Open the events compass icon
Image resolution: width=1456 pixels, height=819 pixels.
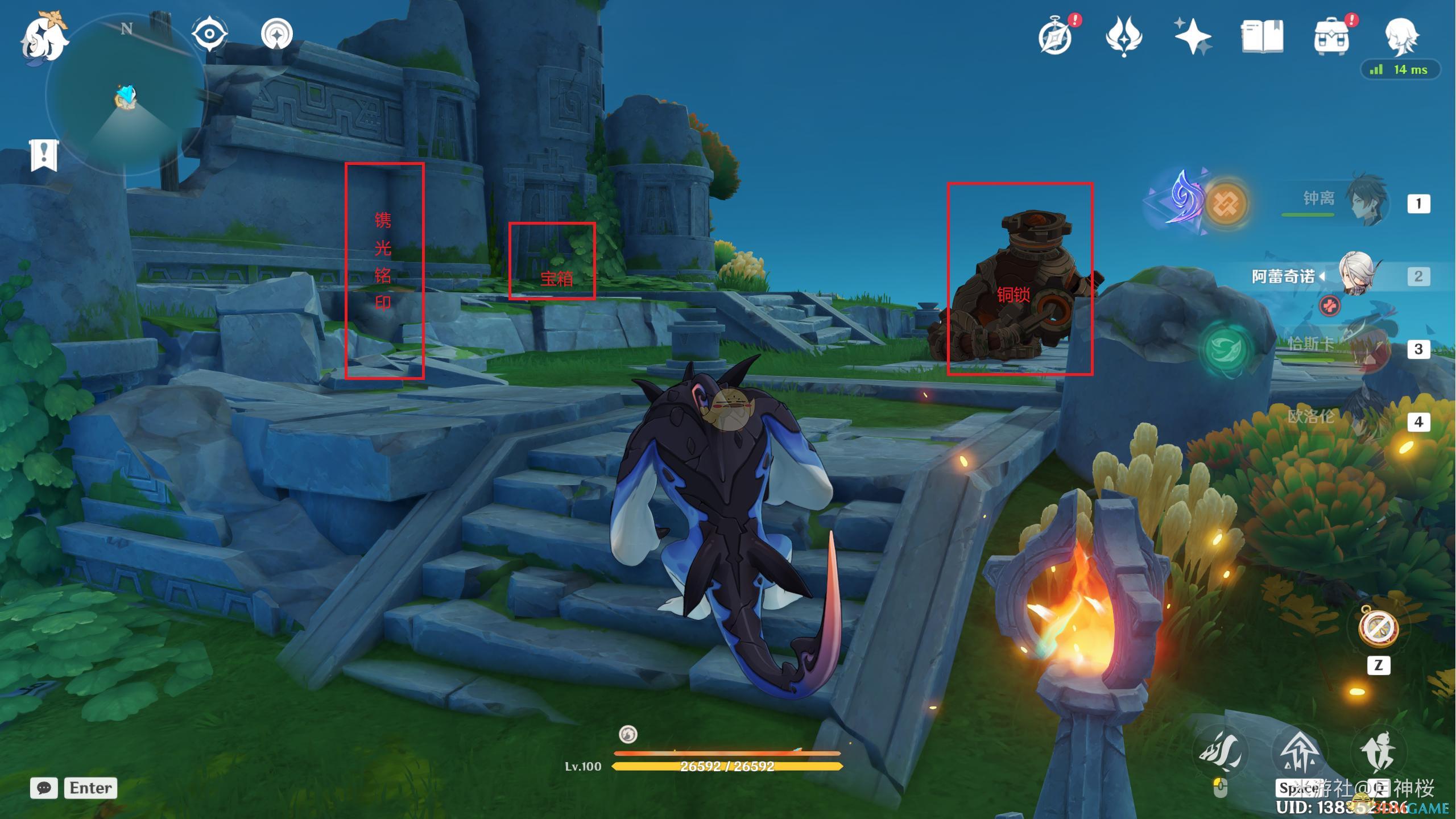1056,38
